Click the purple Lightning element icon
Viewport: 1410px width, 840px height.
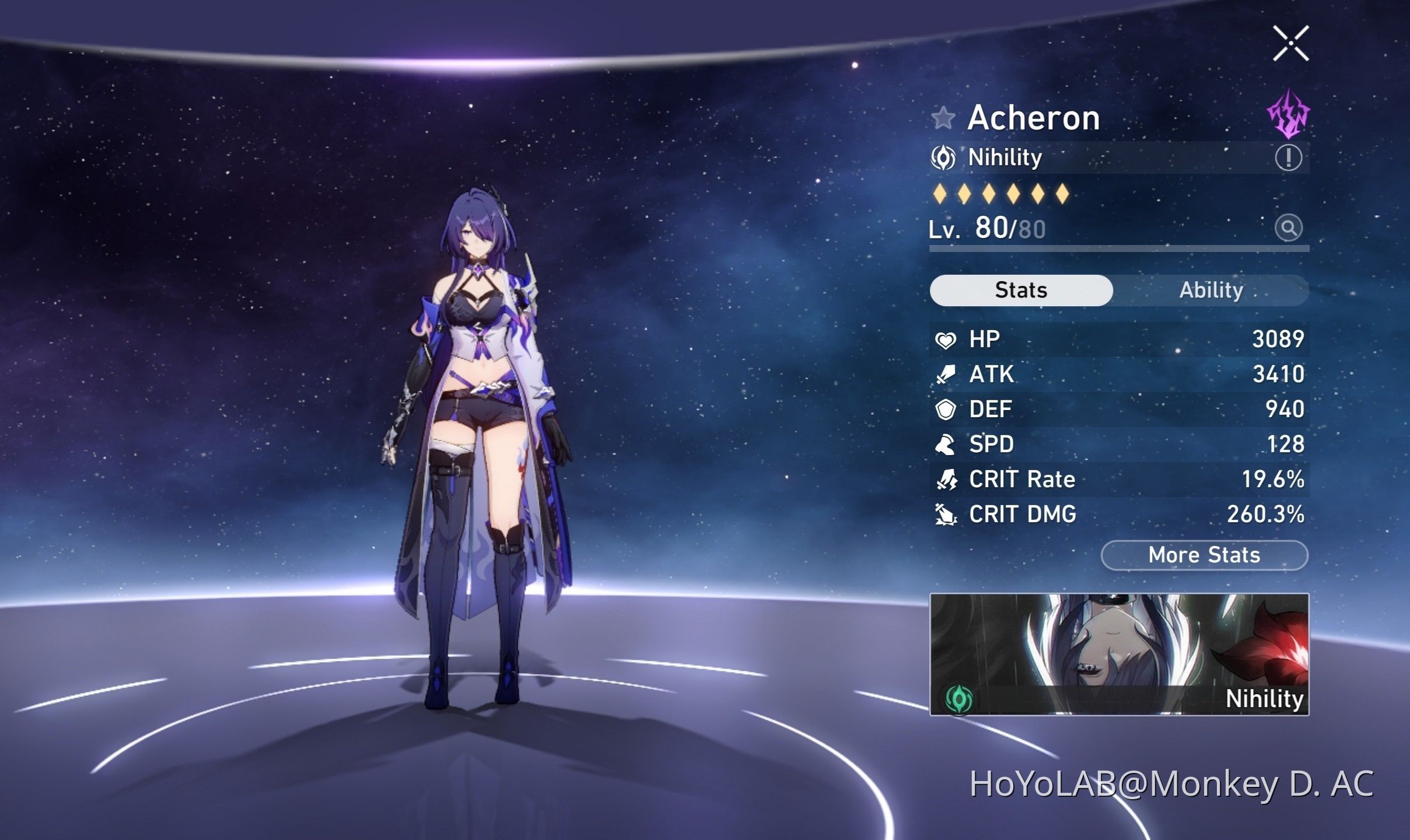pos(1288,114)
